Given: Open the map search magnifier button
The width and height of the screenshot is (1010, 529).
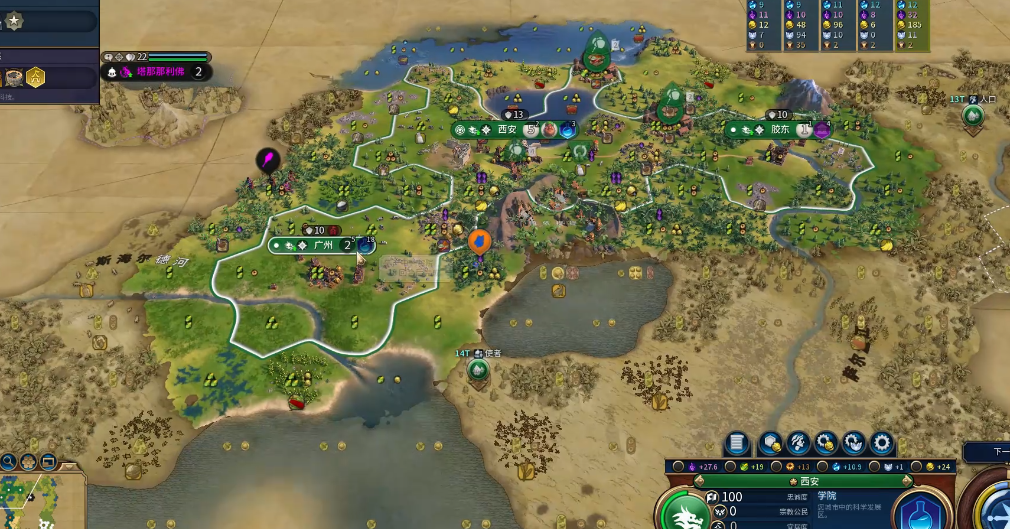Looking at the screenshot, I should (x=8, y=462).
